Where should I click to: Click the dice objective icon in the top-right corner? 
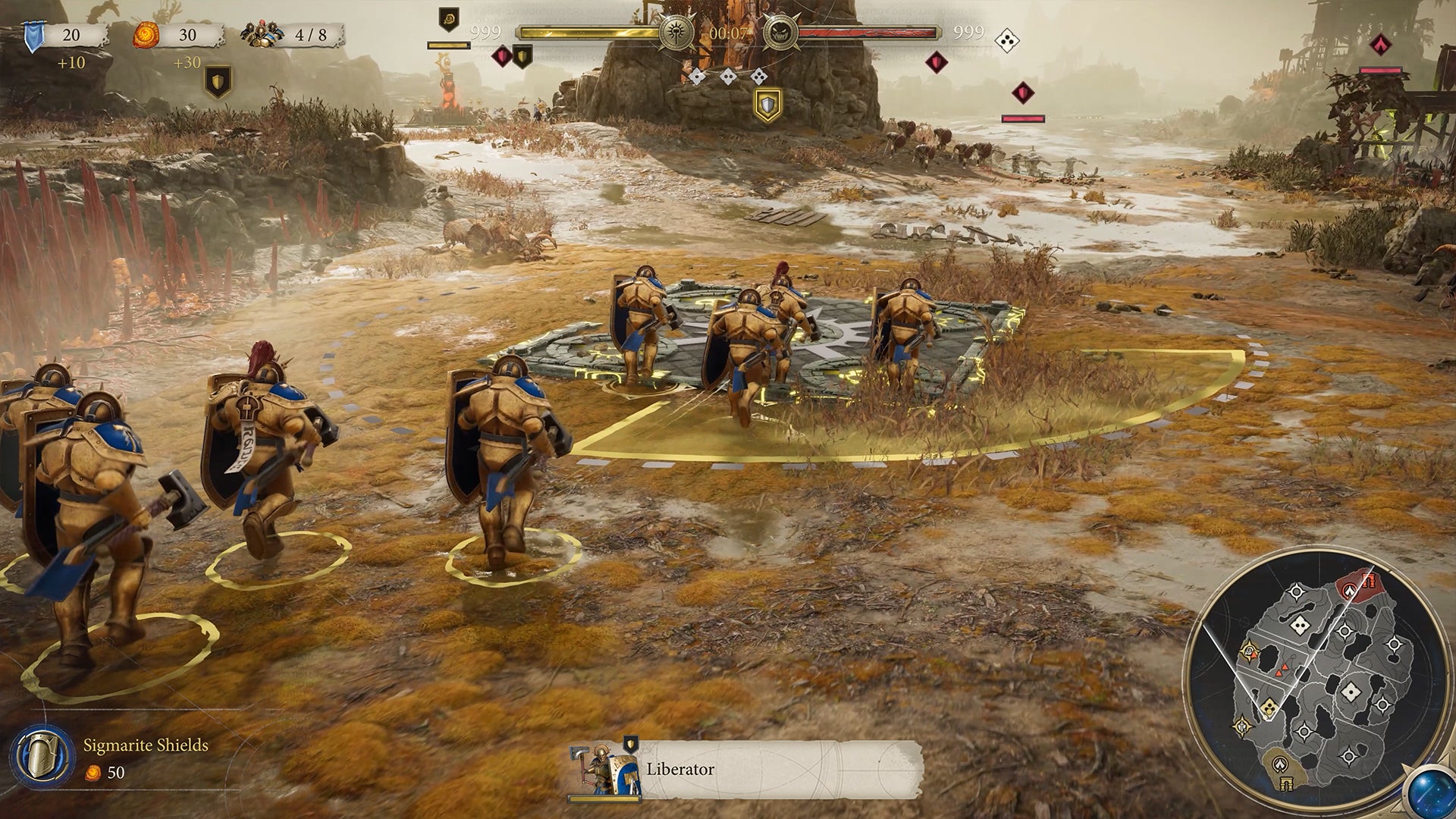pyautogui.click(x=1009, y=40)
